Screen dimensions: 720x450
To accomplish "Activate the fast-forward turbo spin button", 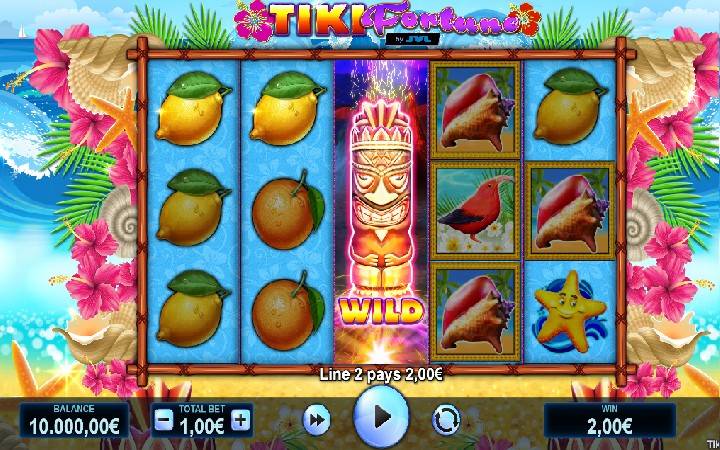I will click(316, 420).
